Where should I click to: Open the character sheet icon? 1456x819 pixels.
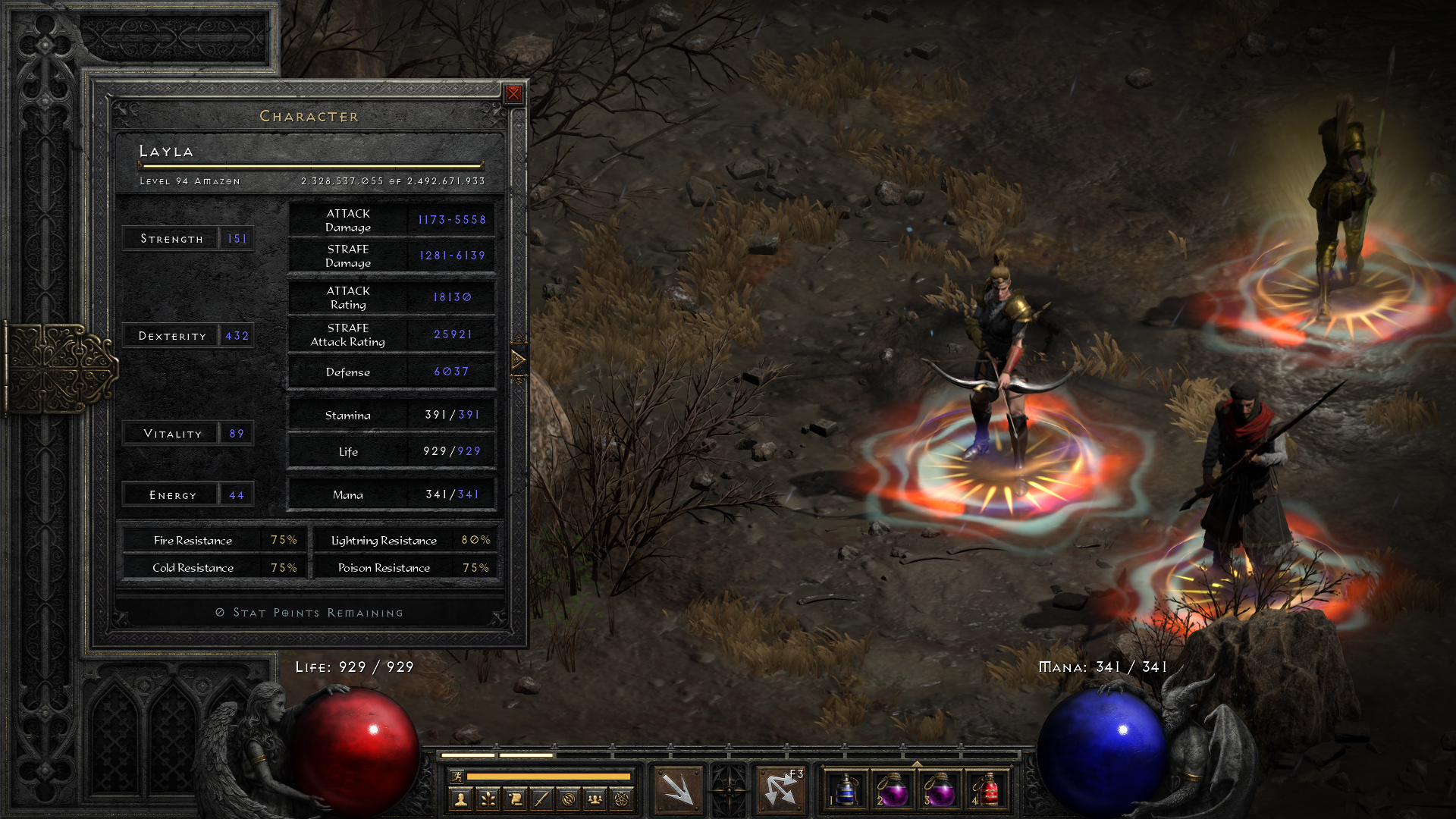coord(460,799)
